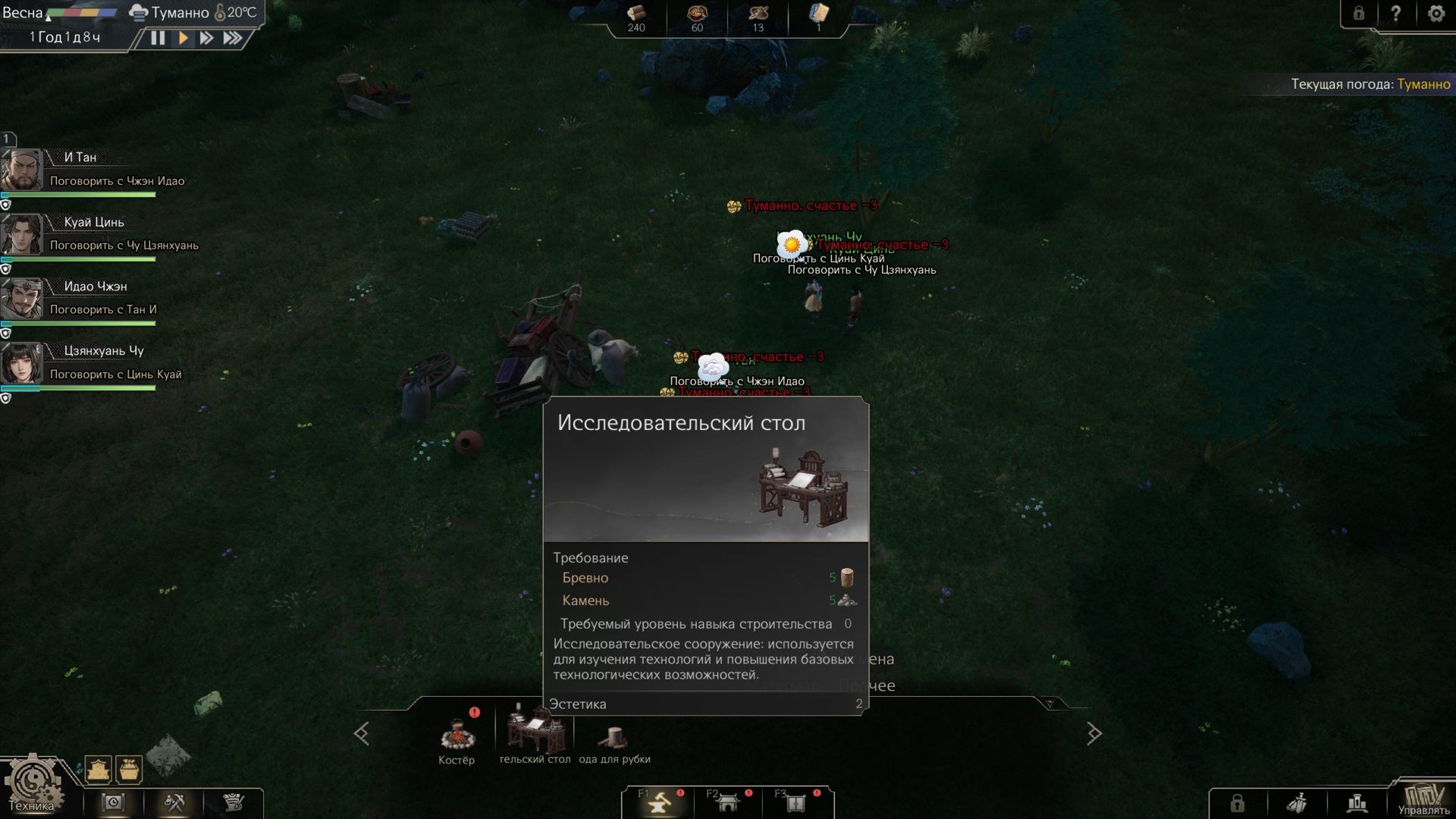Open the F2 pagoda gate build category
1456x819 pixels.
728,802
